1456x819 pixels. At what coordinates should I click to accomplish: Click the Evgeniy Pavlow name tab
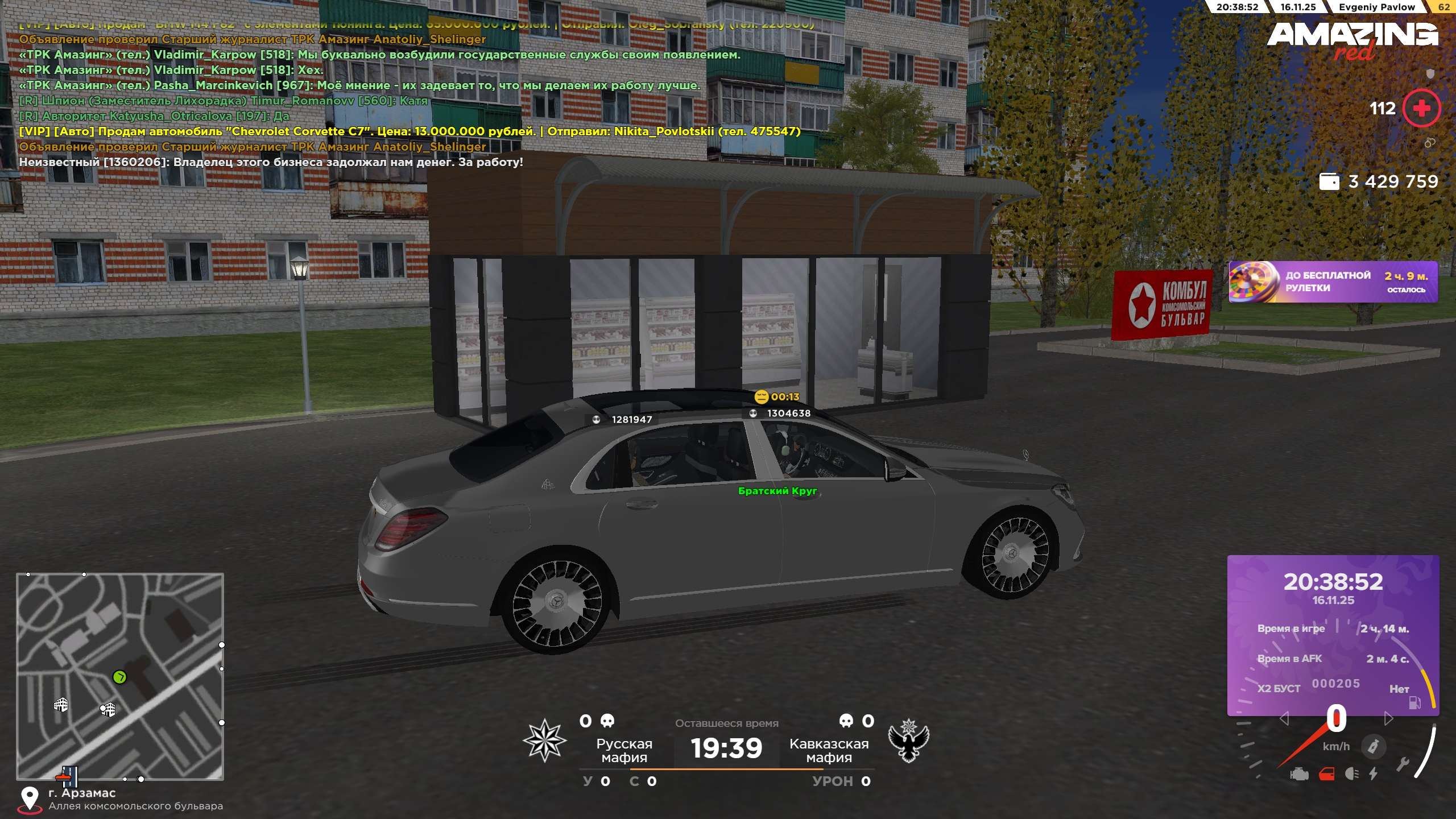click(1376, 7)
